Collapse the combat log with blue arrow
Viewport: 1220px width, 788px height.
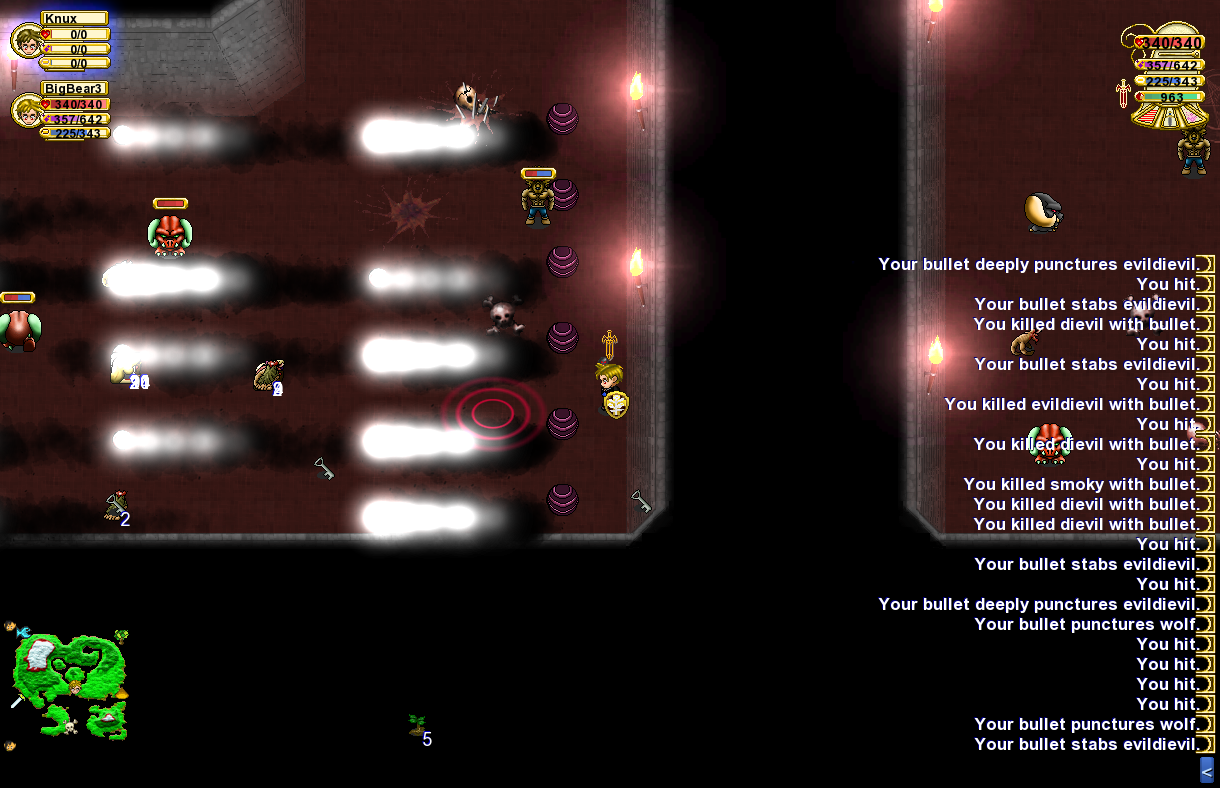tap(1206, 770)
